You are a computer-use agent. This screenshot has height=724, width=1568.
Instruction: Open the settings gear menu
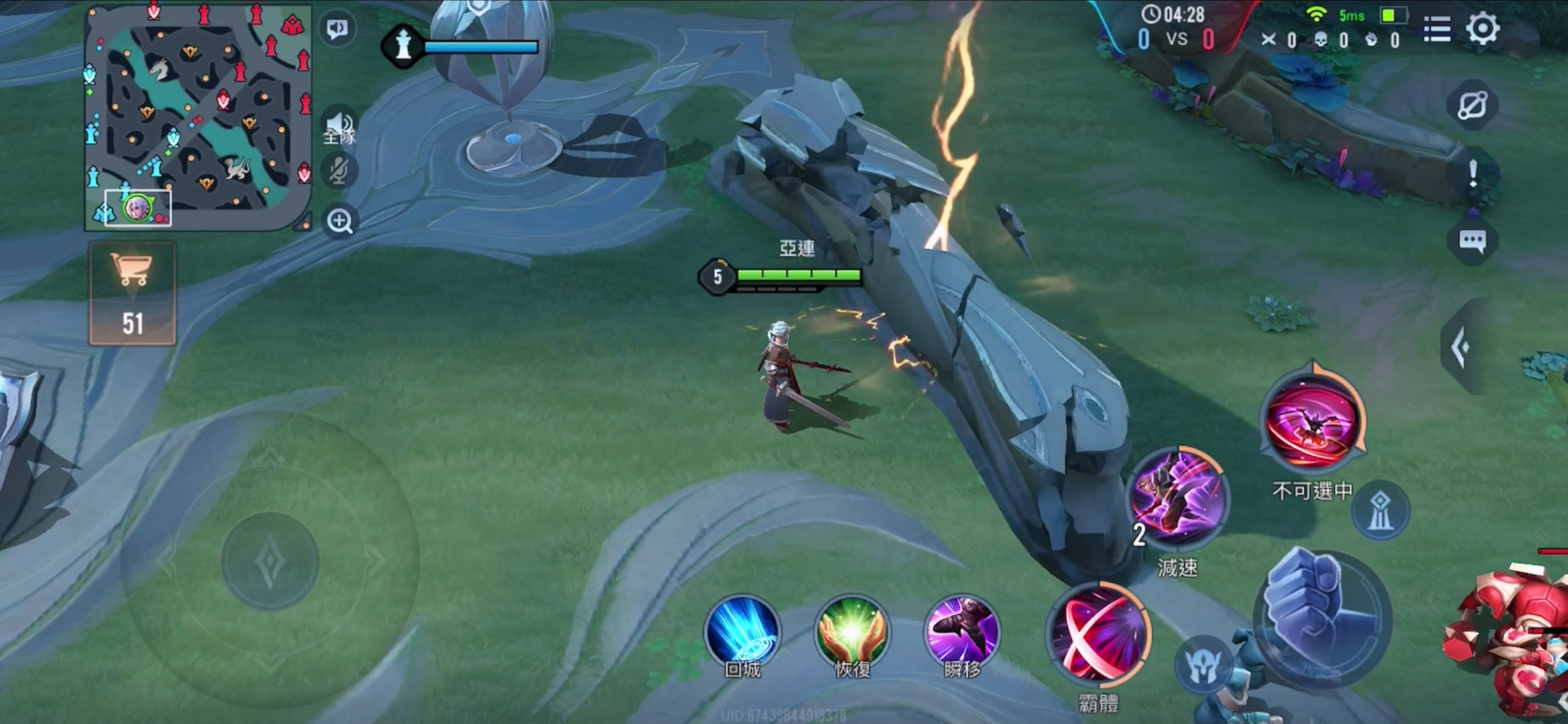[1482, 29]
